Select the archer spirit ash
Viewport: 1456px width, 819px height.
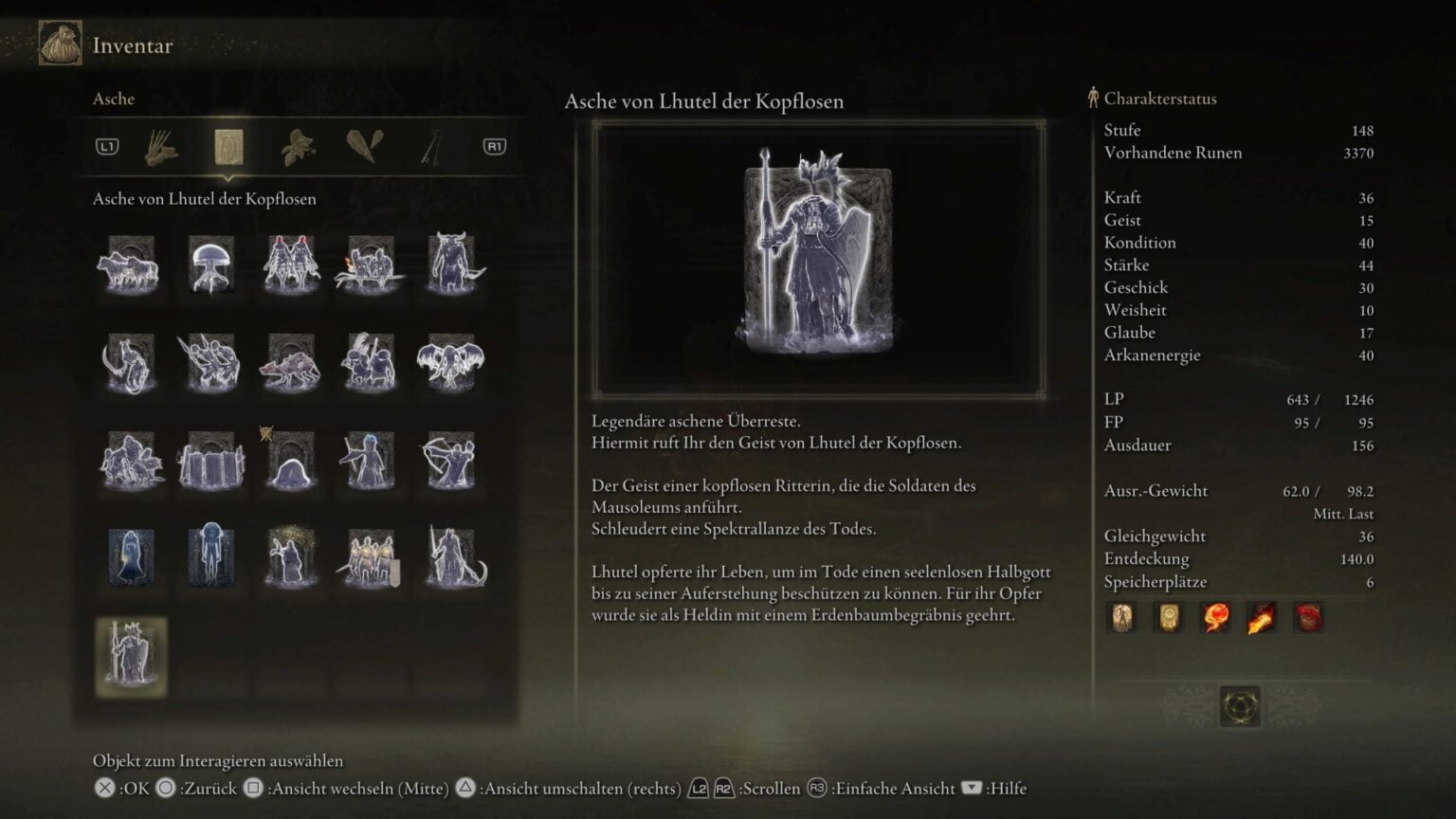click(450, 461)
